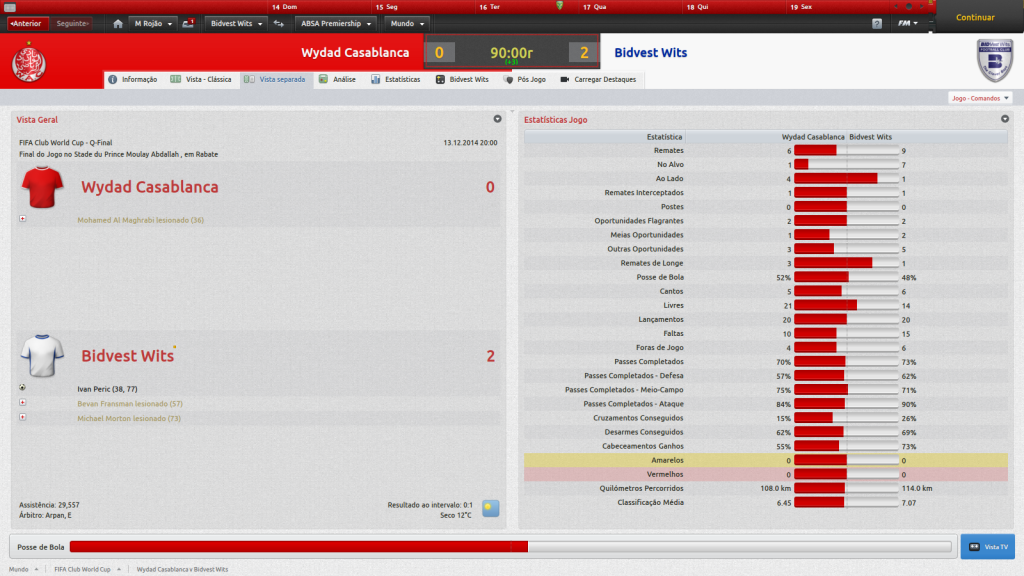The image size is (1024, 576).
Task: Open the home screen icon
Action: (118, 23)
